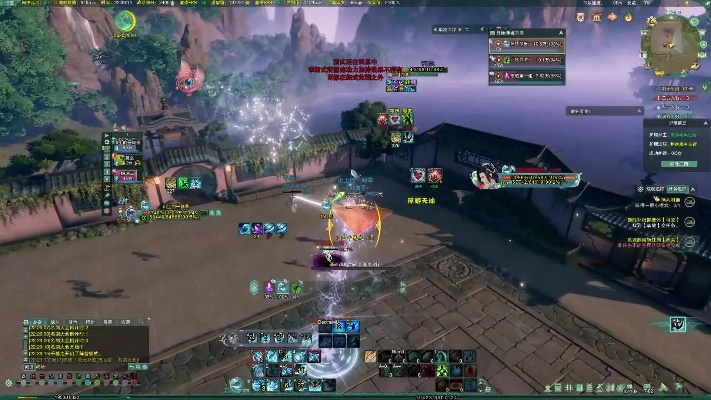This screenshot has height=400, width=711.
Task: Click the gear icon at the bottom-left corner
Action: coord(8,382)
